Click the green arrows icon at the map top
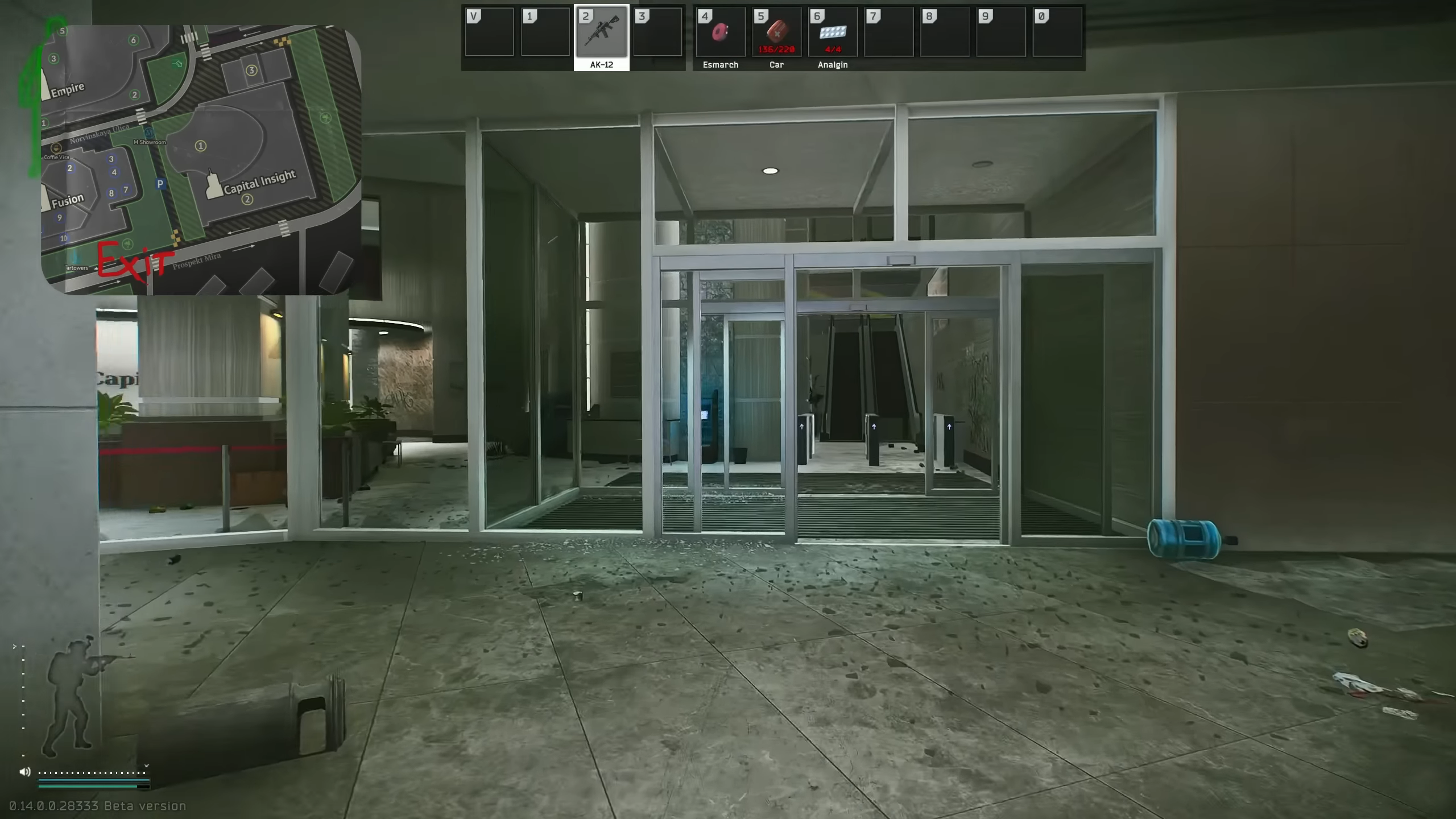The image size is (1456, 819). click(177, 64)
